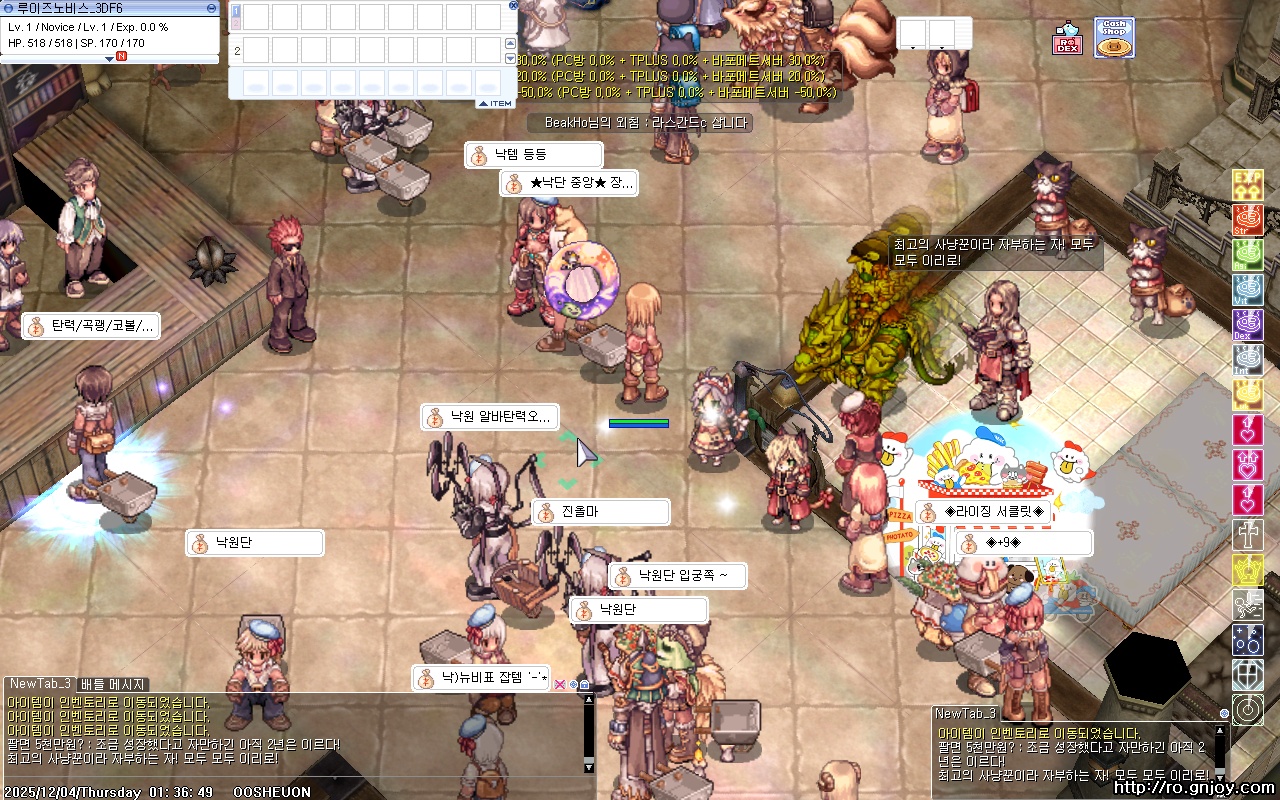Screen dimensions: 1280x800
Task: Close the hotkey bar window
Action: [514, 5]
